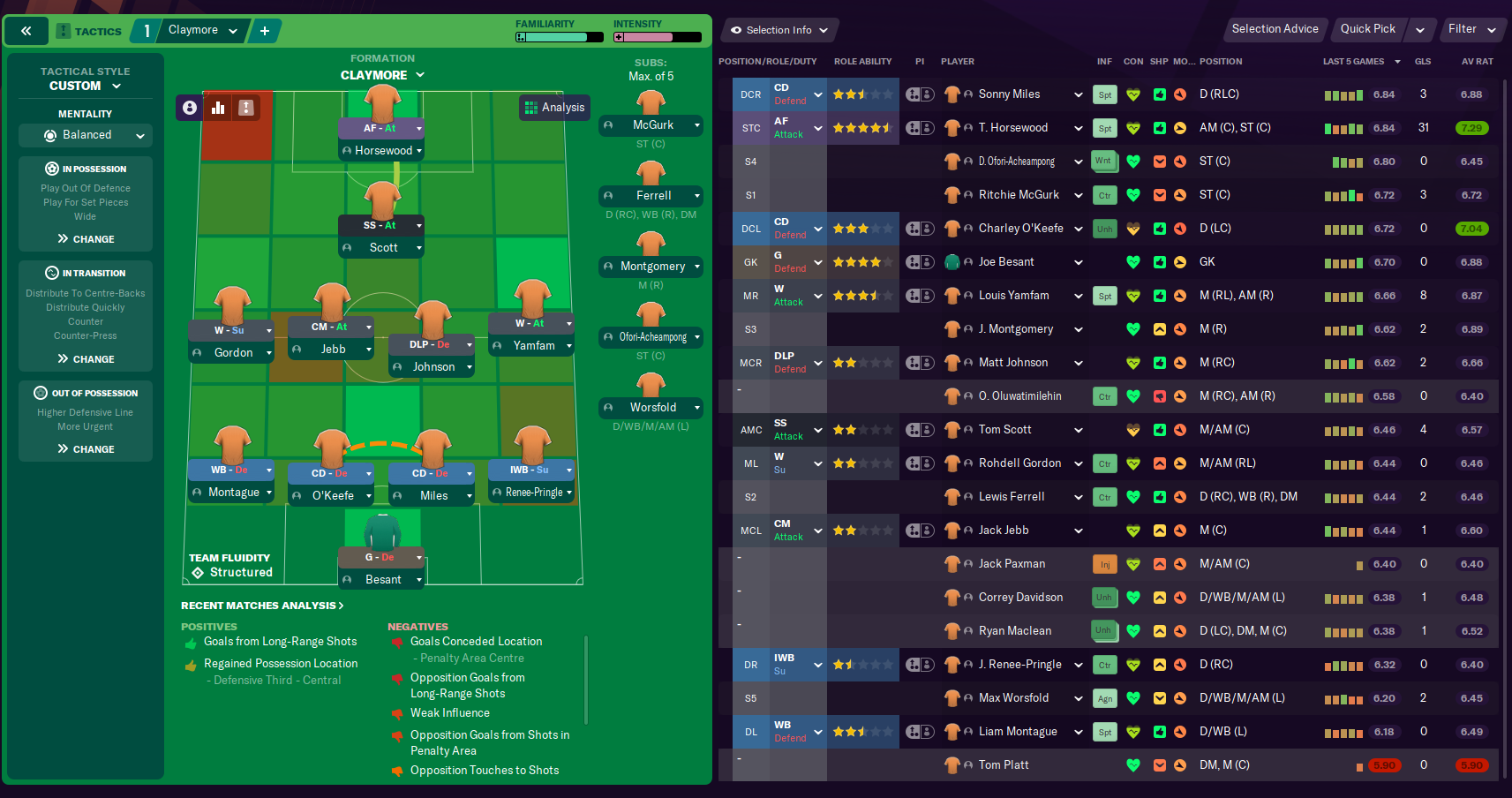Click Horsewood's 7.29 average rating badge

click(x=1471, y=128)
